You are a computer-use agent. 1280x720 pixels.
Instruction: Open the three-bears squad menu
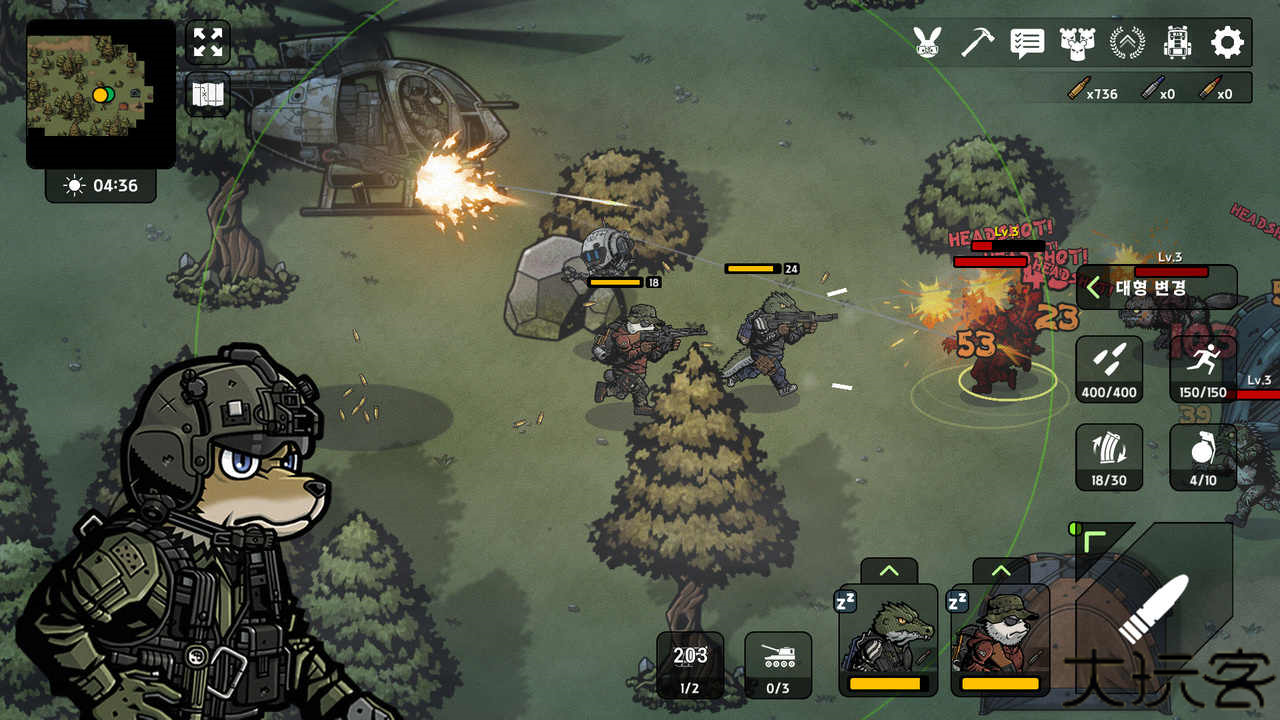pyautogui.click(x=1076, y=42)
